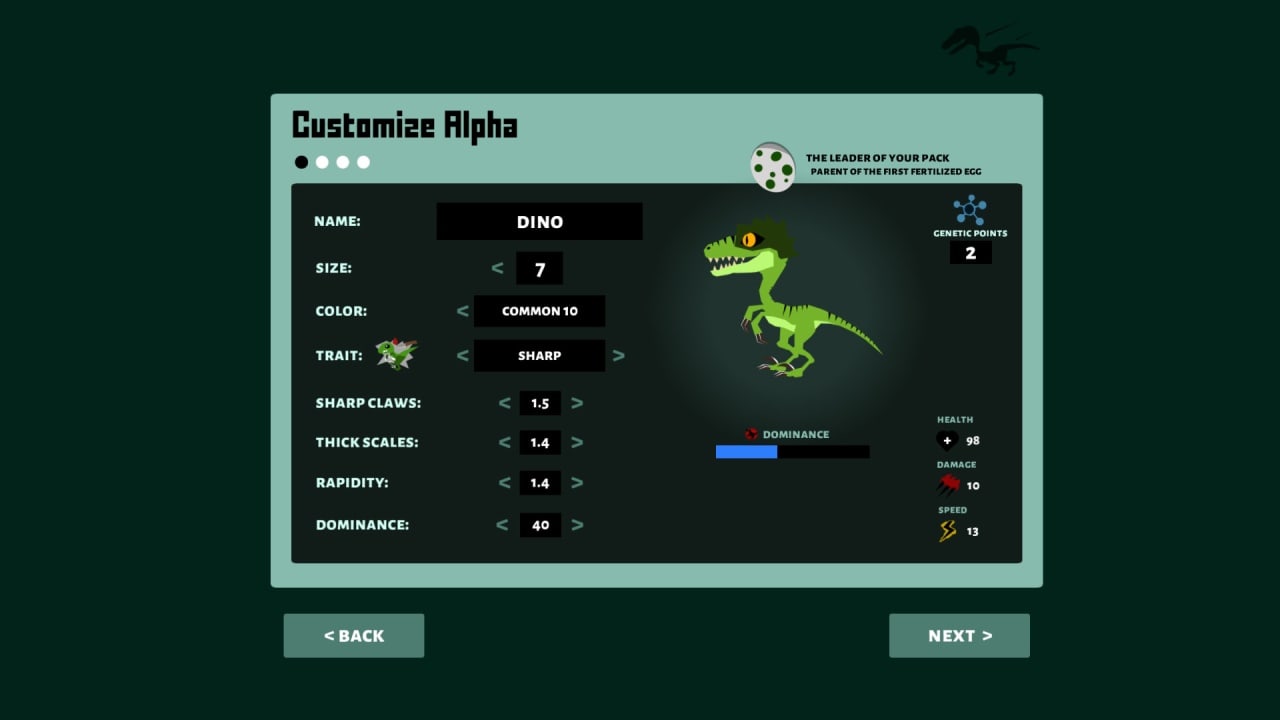Increase the Rapidity value

[x=577, y=483]
